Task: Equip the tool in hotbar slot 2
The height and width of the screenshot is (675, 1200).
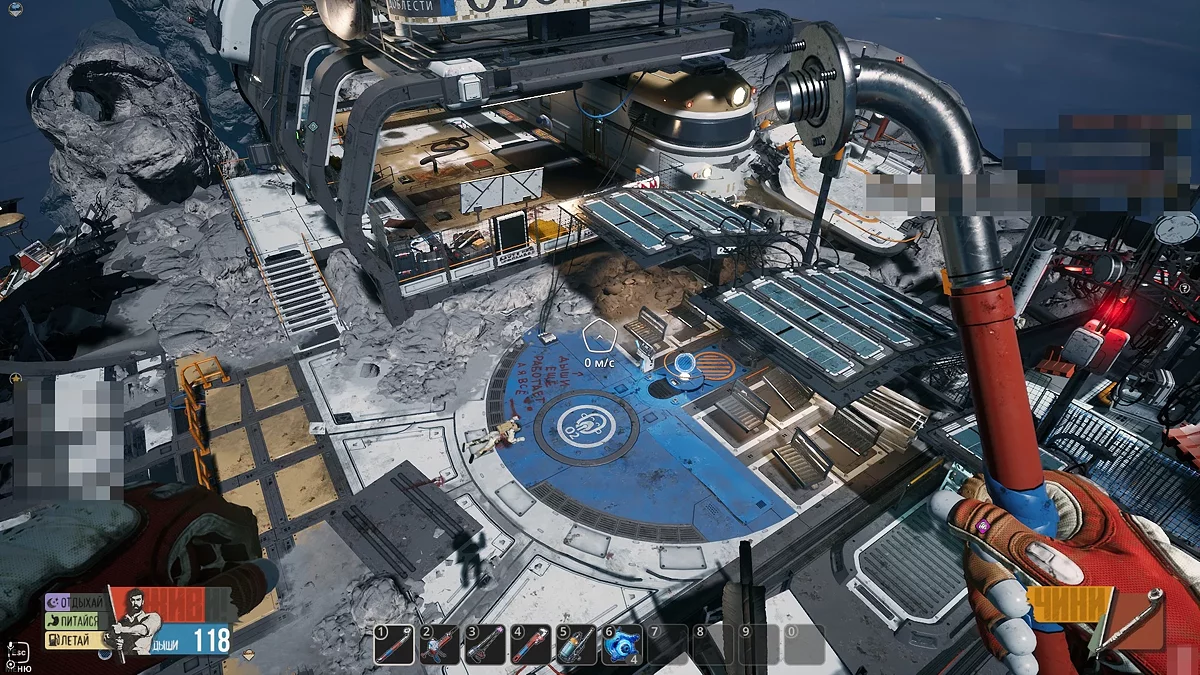Action: click(x=439, y=645)
